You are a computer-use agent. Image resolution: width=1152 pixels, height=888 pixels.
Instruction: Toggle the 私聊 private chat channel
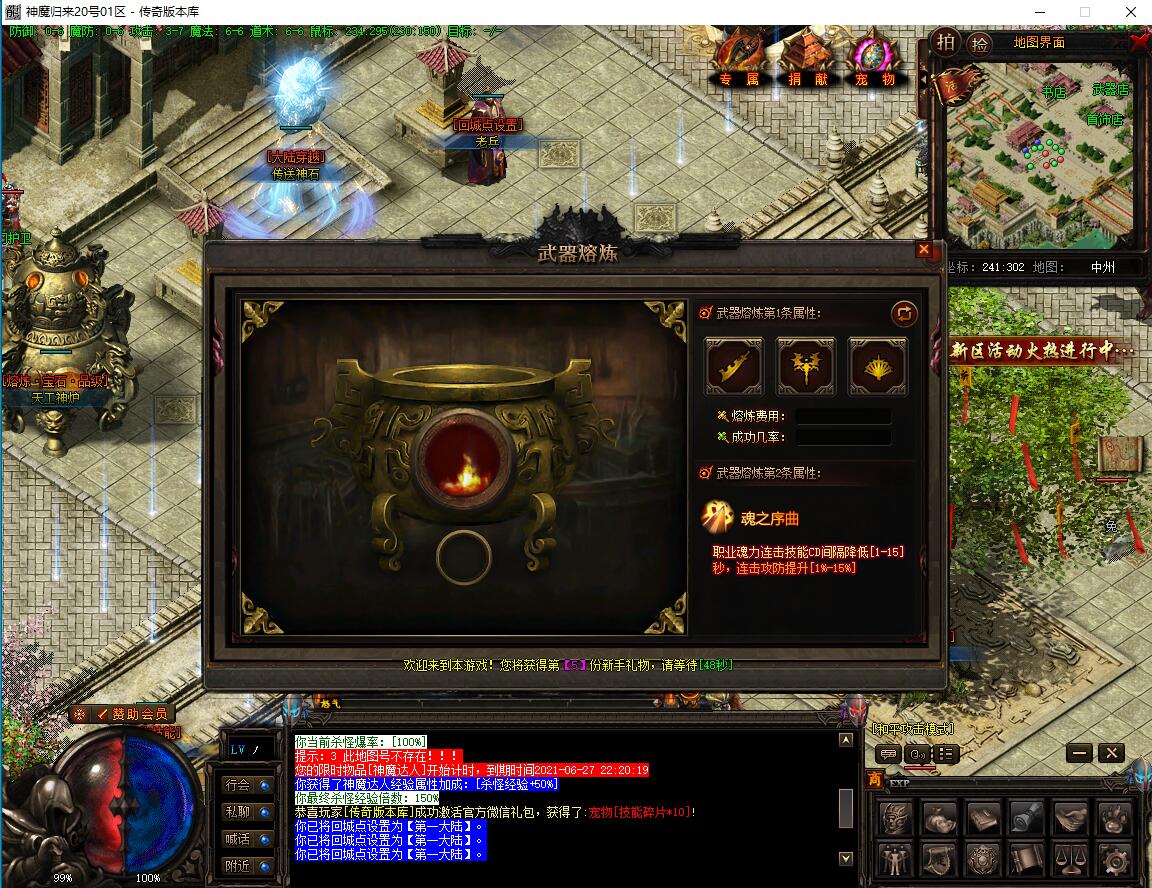pyautogui.click(x=247, y=812)
